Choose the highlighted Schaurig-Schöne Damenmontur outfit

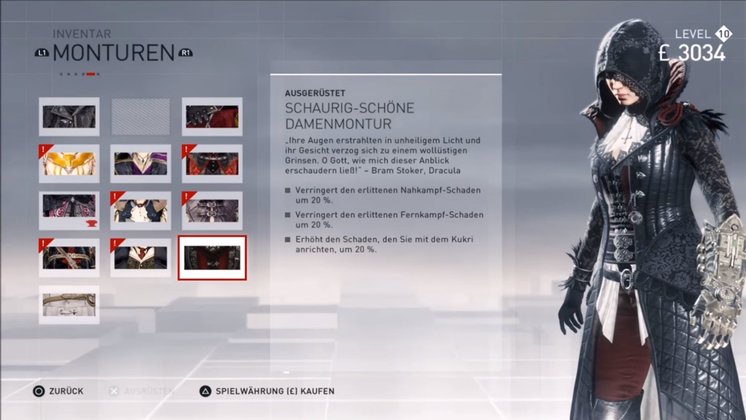(x=212, y=257)
